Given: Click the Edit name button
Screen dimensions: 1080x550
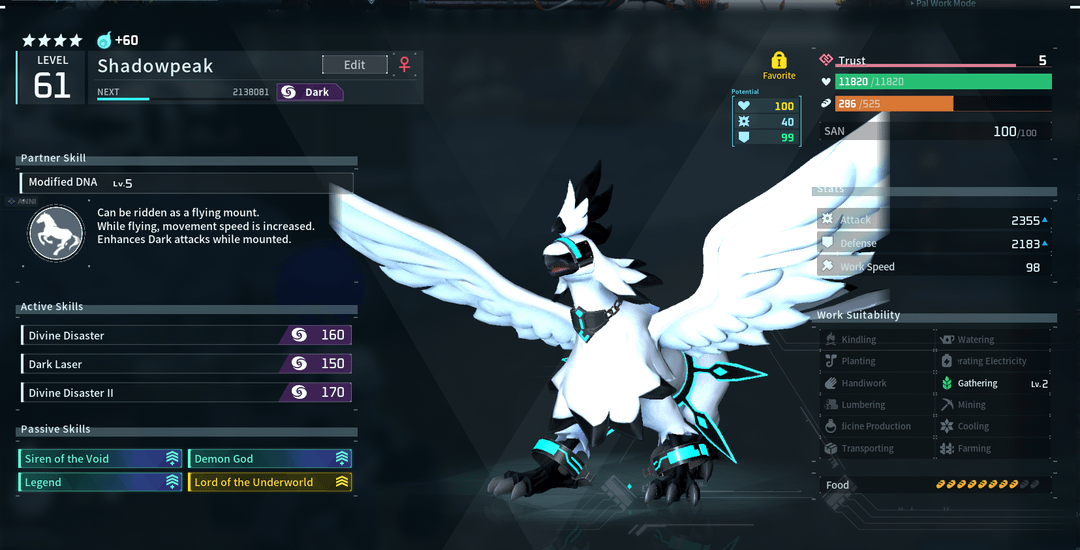Looking at the screenshot, I should [355, 65].
